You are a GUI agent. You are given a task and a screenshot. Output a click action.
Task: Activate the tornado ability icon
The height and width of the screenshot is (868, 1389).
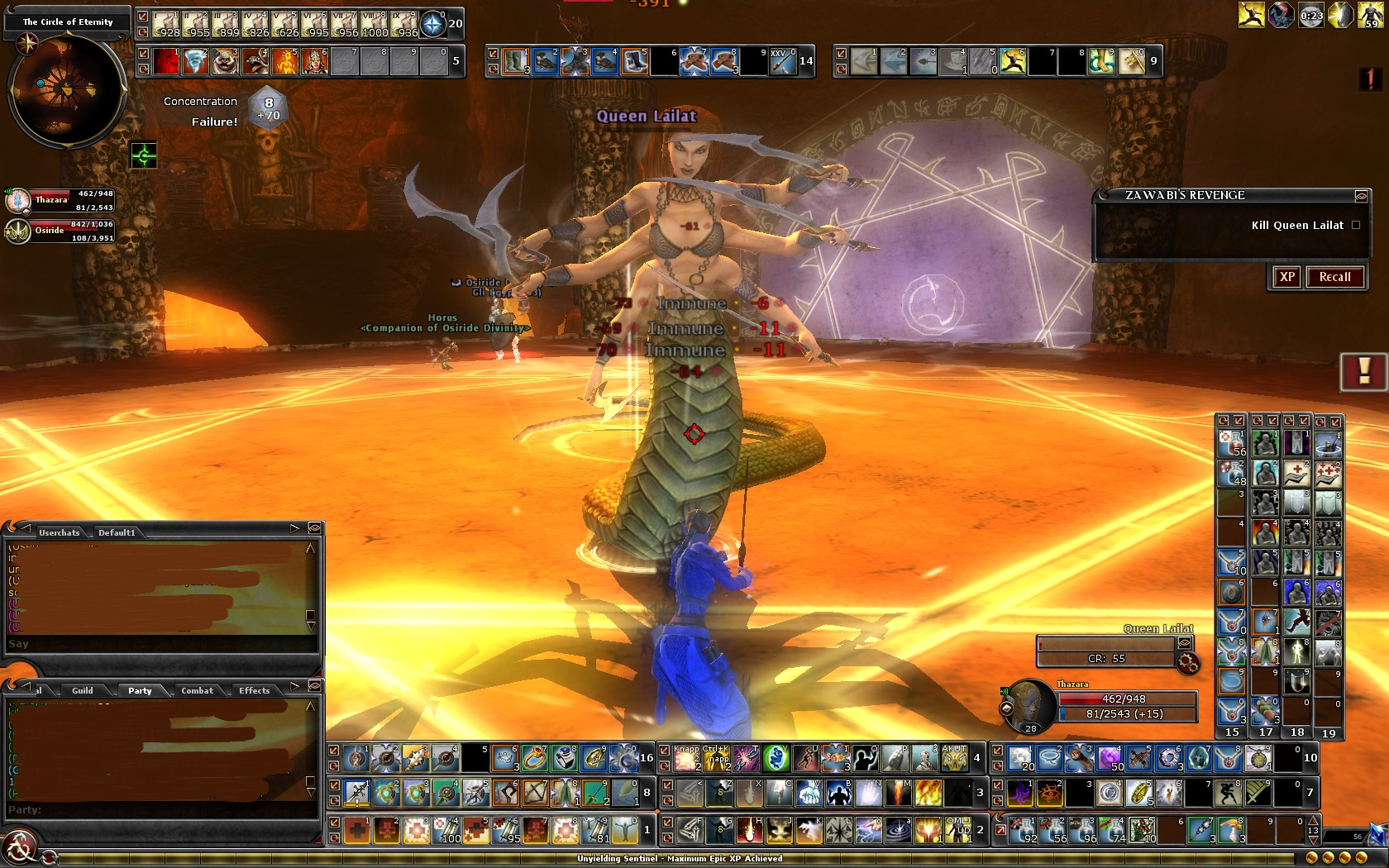coord(195,61)
